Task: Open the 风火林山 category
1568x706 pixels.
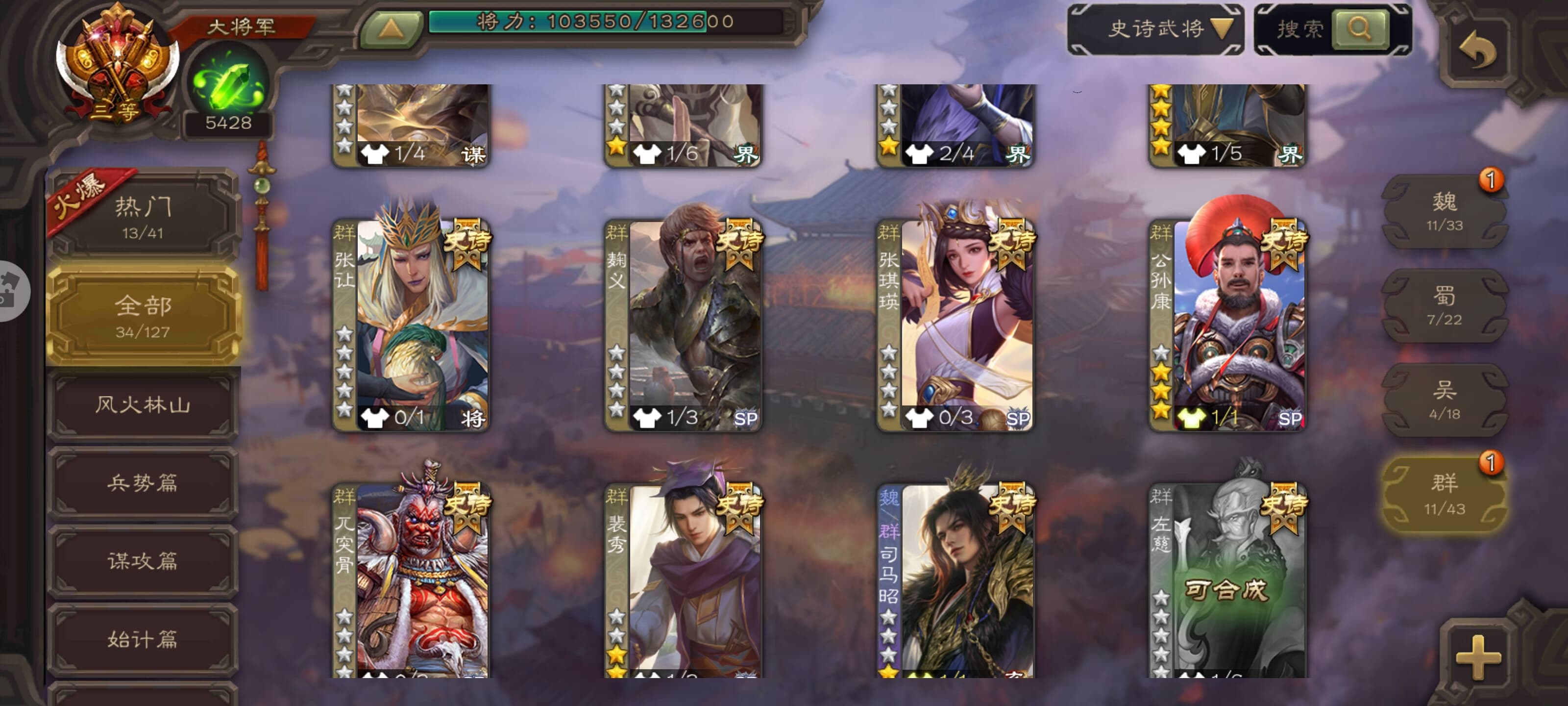Action: 143,405
